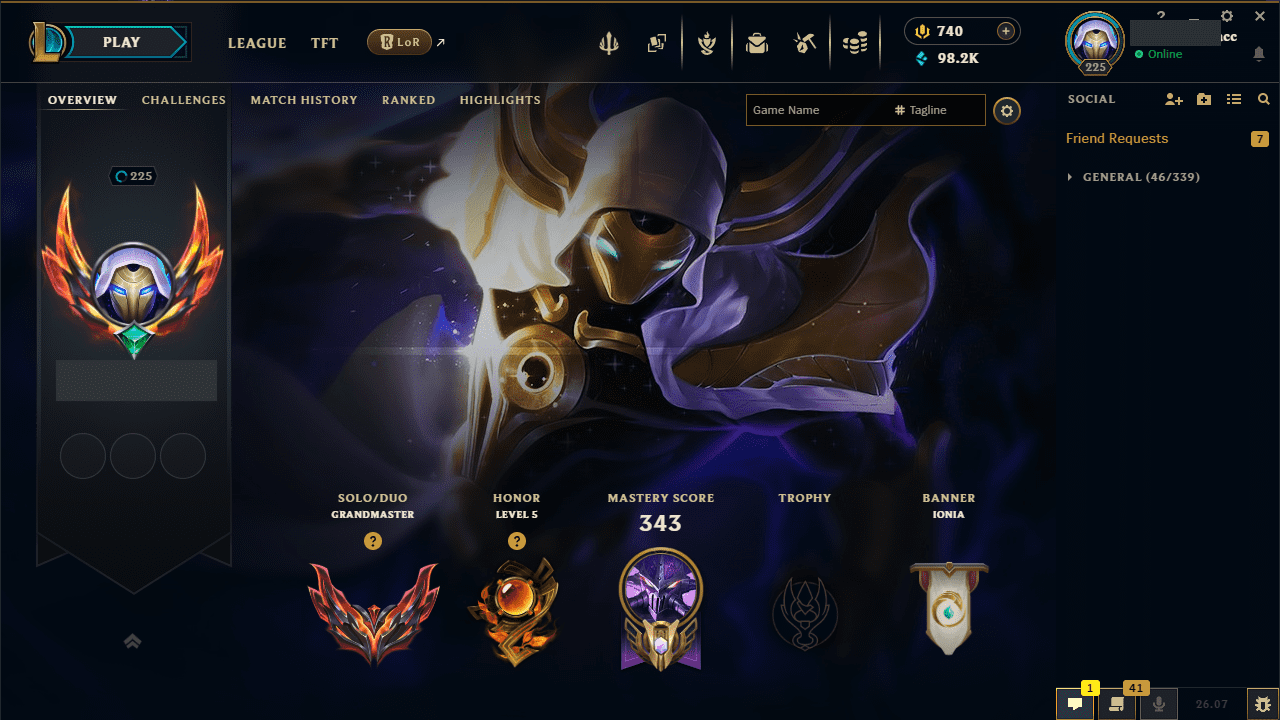1280x720 pixels.
Task: Purchase RP with the plus button
Action: click(1007, 31)
